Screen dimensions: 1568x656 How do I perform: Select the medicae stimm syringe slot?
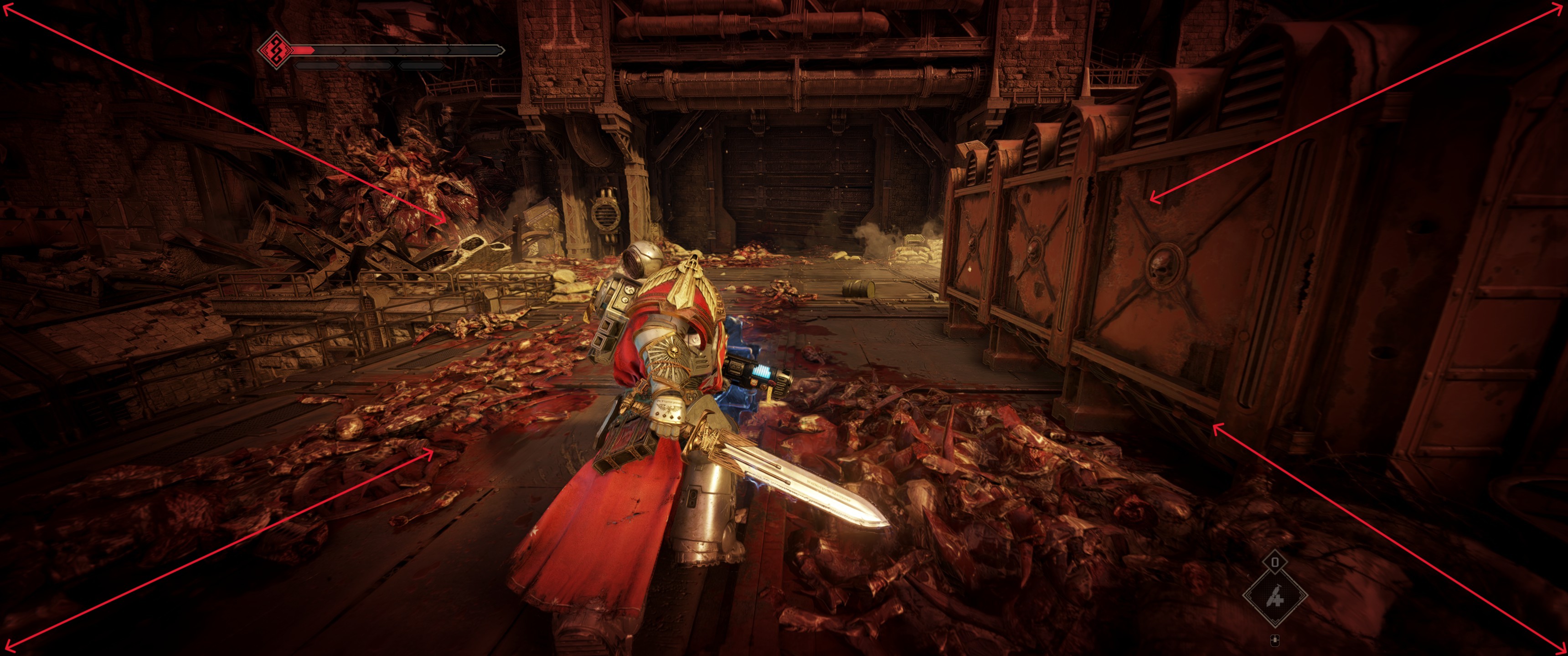(1274, 597)
